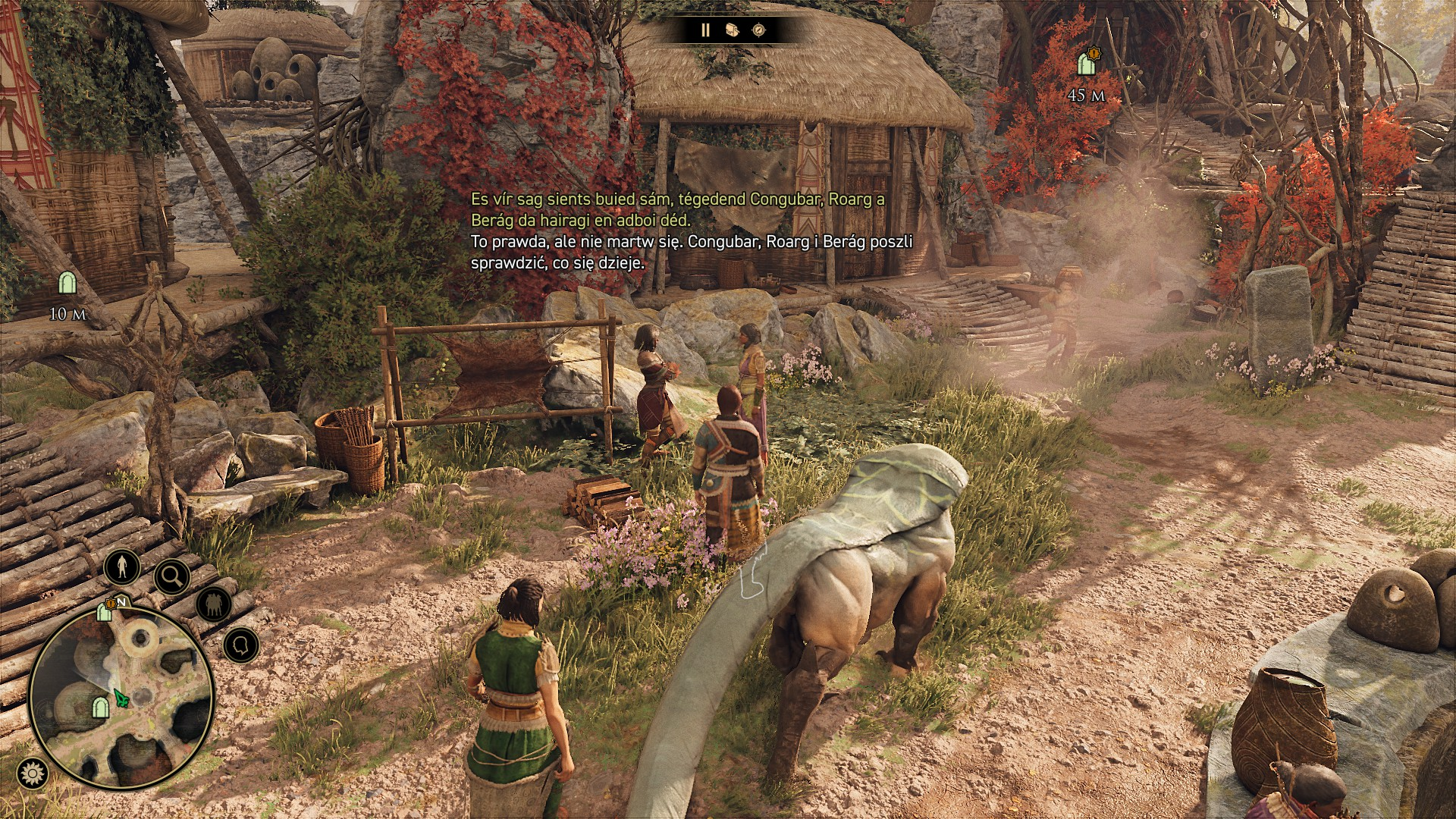Select the door marker showing 45 M
1456x819 pixels.
pyautogui.click(x=1087, y=64)
